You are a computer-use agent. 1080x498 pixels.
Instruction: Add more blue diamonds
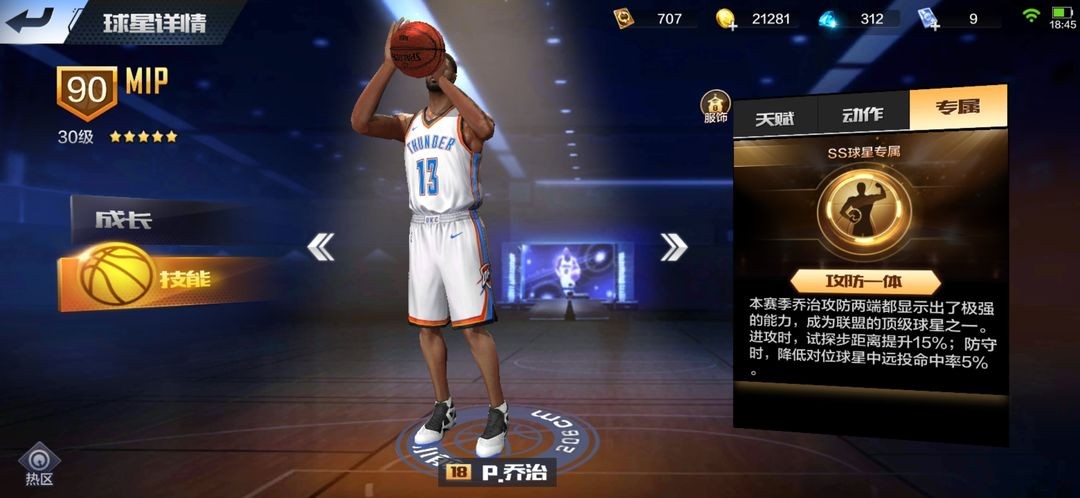click(829, 20)
